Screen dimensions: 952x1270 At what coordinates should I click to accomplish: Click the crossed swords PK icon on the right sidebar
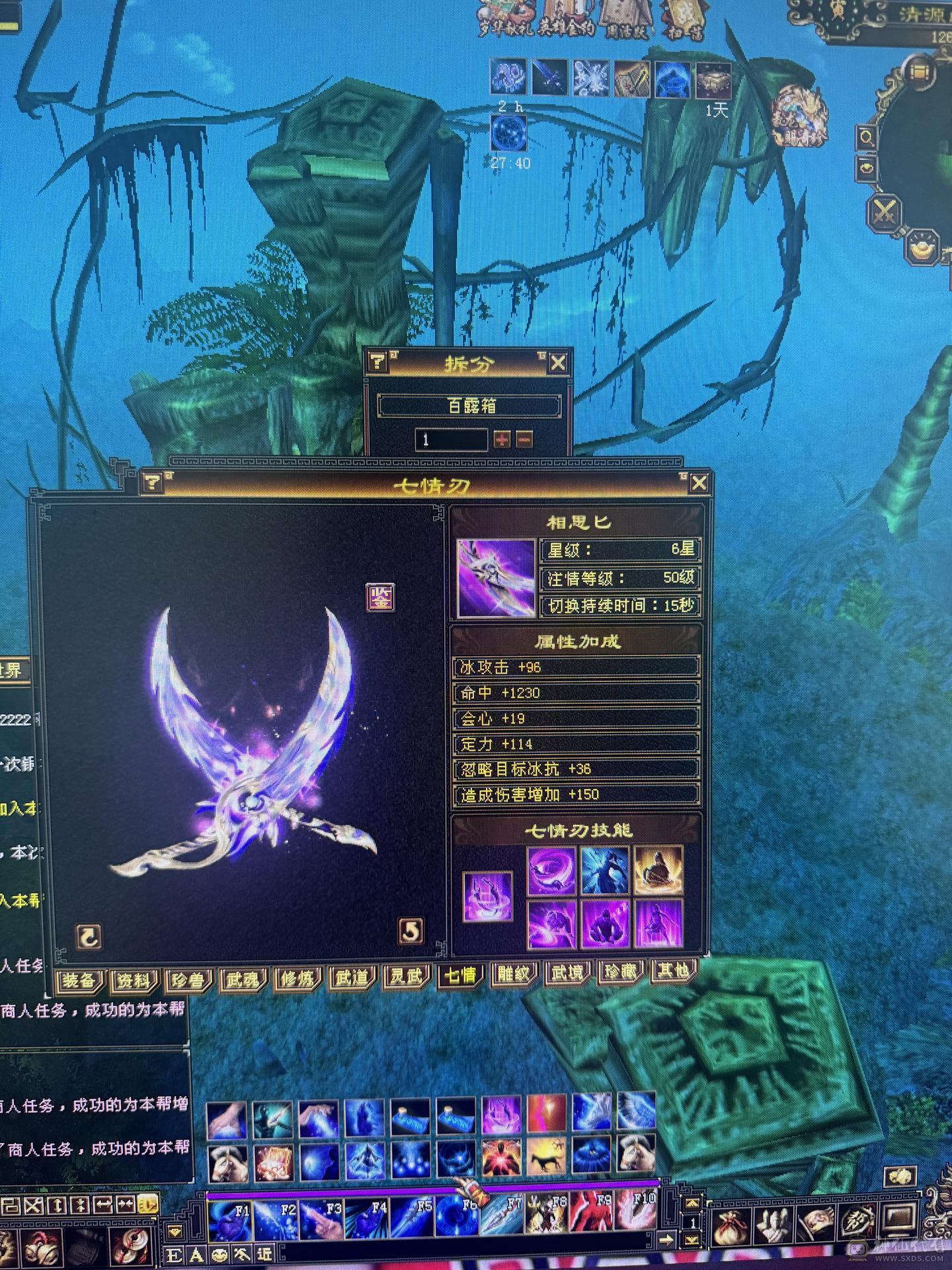click(885, 212)
